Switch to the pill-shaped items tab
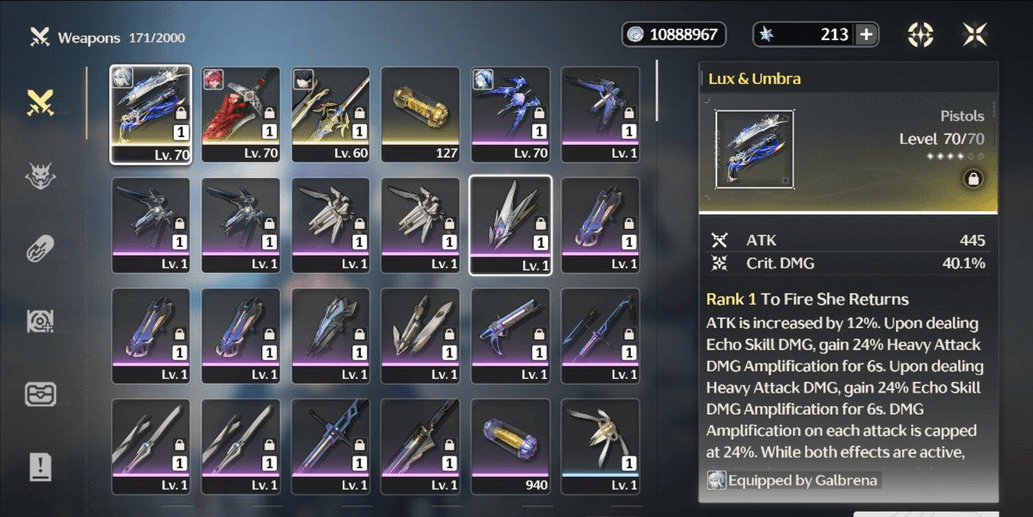Screen dimensions: 1033x517 click(x=40, y=248)
